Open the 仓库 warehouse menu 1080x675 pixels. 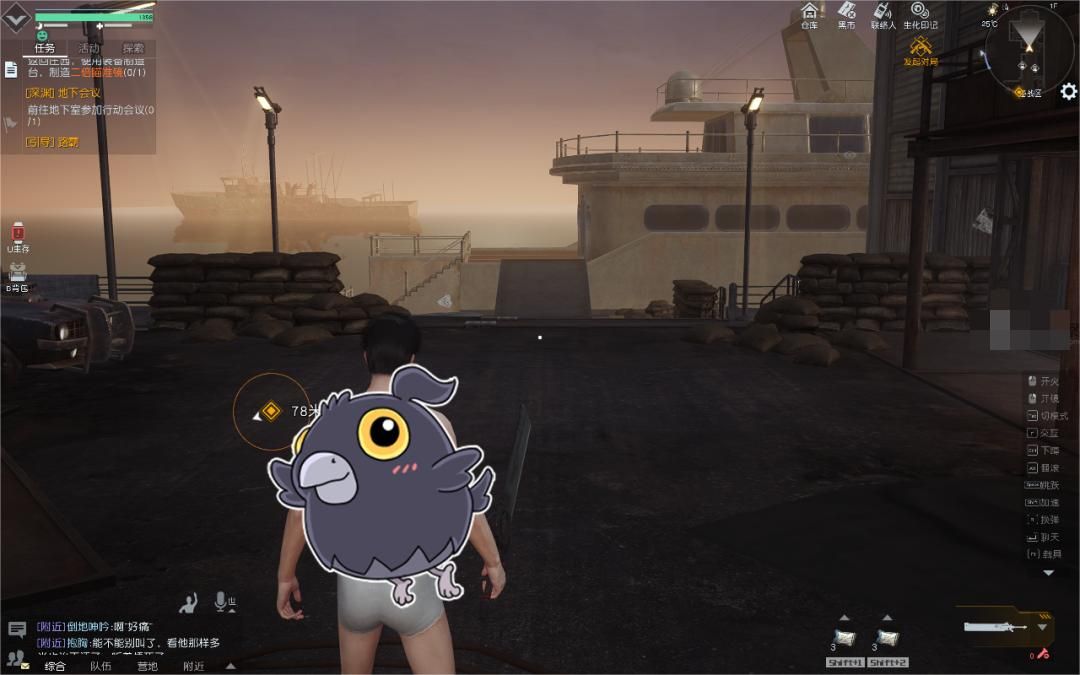(809, 15)
